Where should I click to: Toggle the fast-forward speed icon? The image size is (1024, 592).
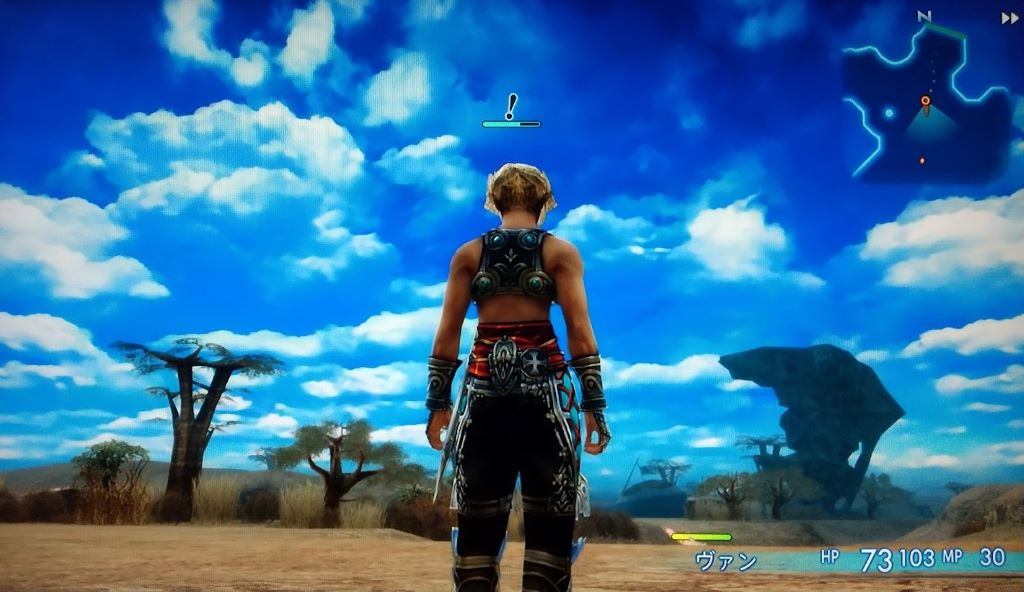[1009, 18]
